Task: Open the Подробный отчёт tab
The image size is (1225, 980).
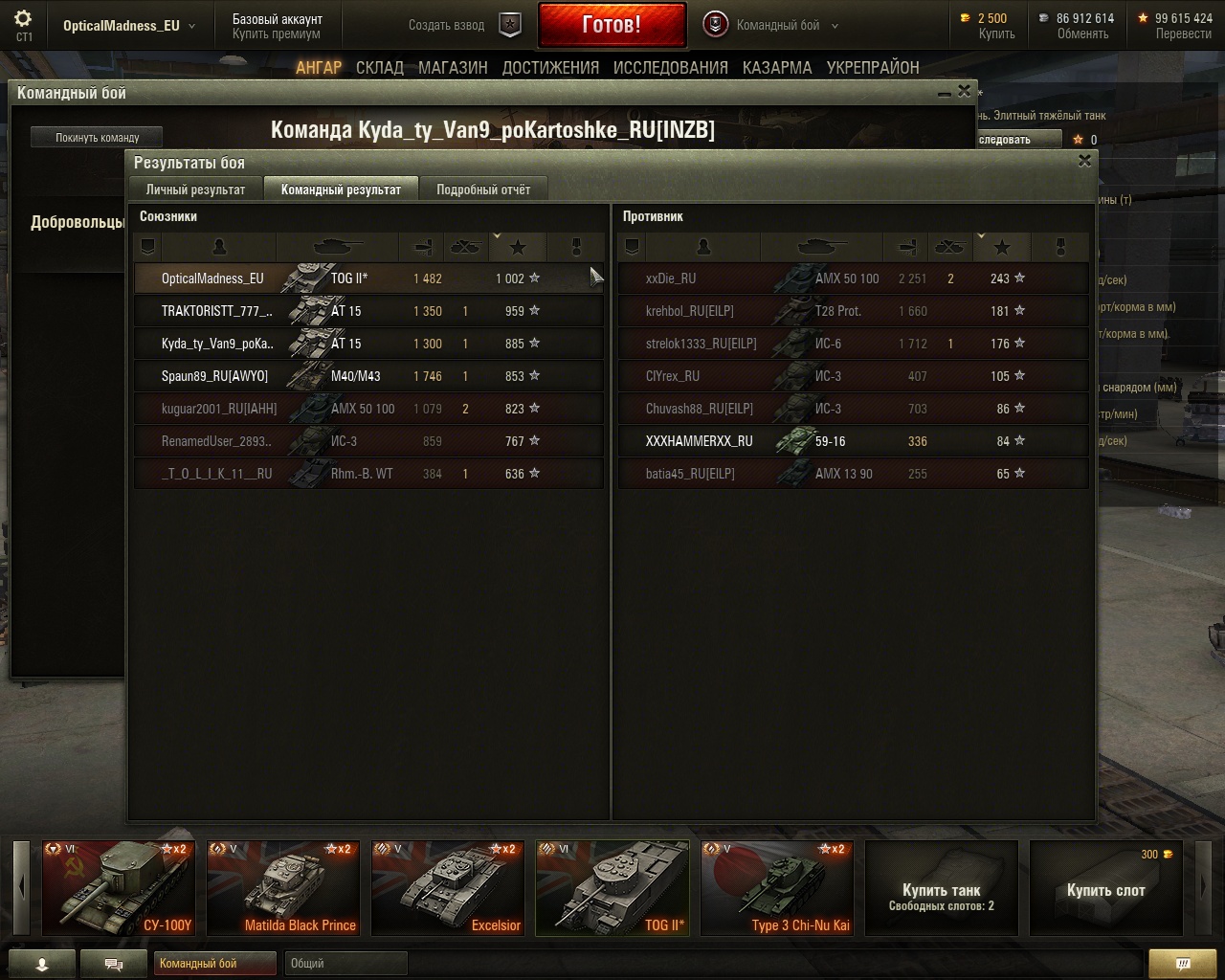Action: (483, 189)
